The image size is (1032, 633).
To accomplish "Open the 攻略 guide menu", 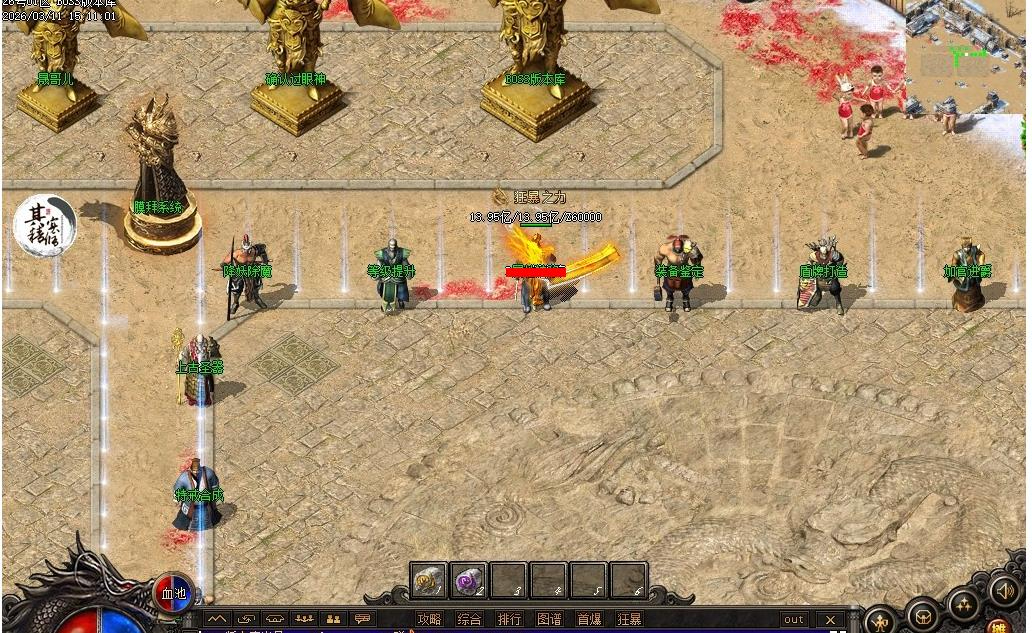I will pyautogui.click(x=429, y=620).
